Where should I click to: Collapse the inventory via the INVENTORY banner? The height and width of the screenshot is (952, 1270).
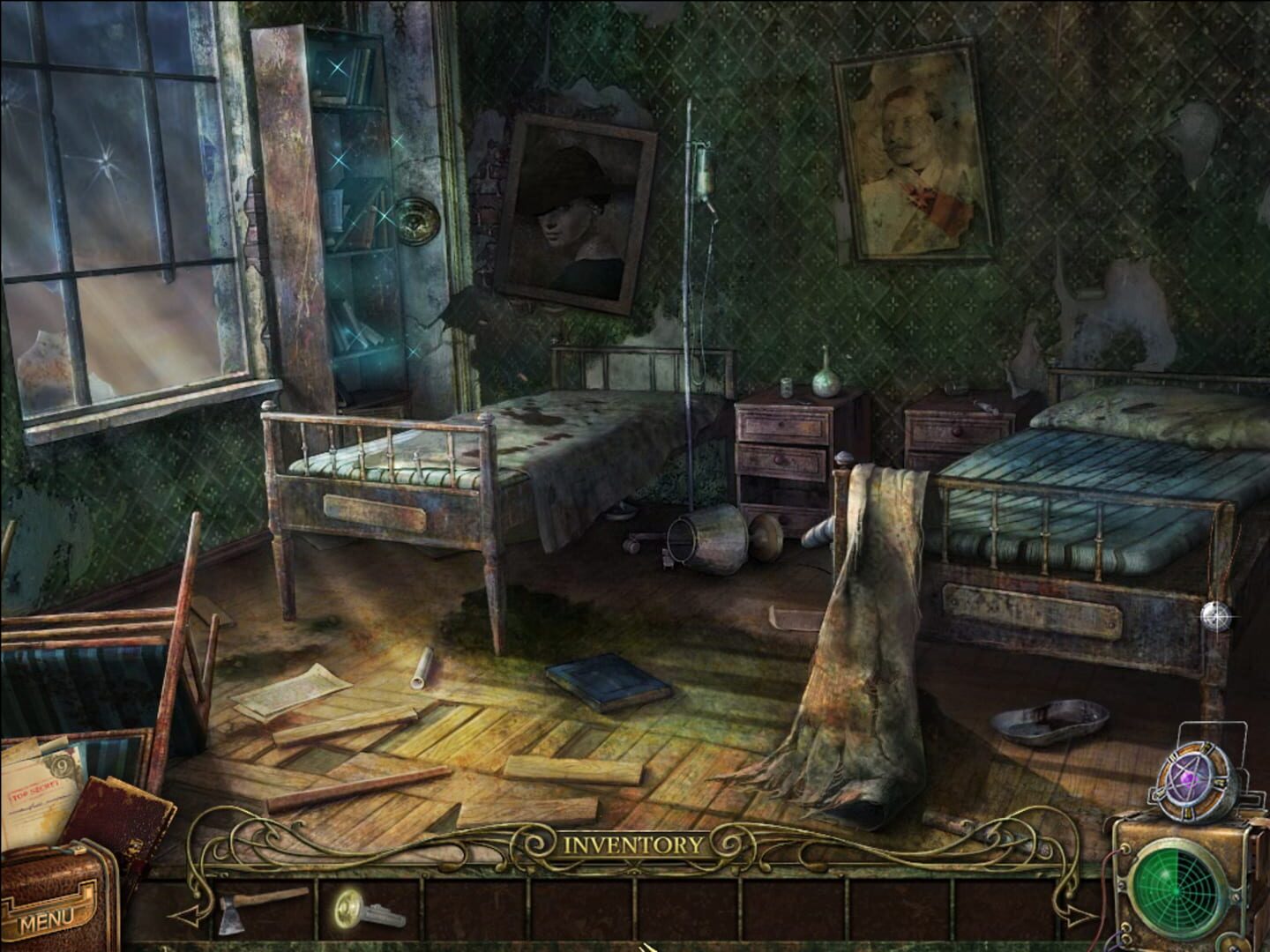click(633, 844)
